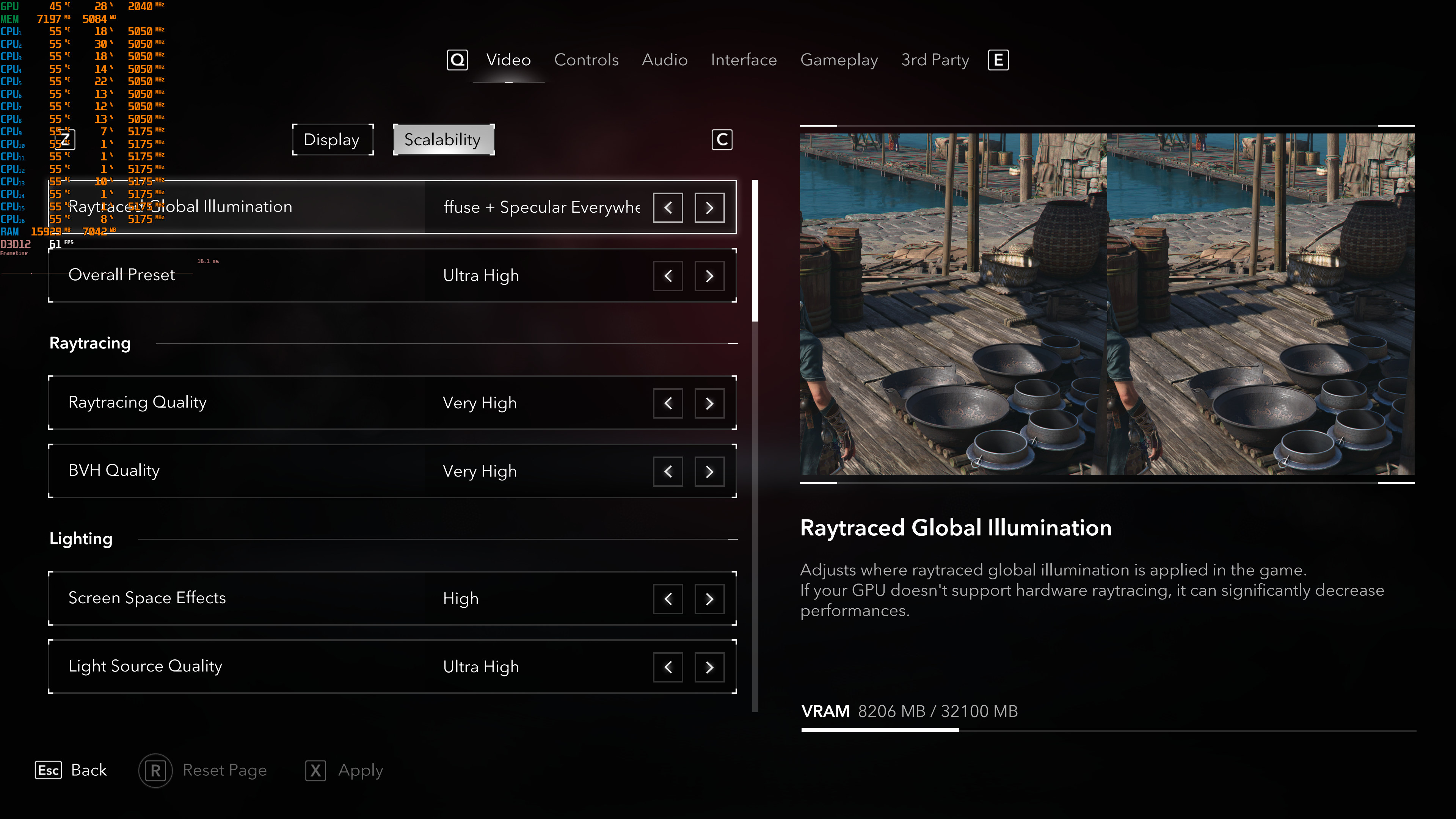The width and height of the screenshot is (1456, 819).
Task: Raise the Overall Preset setting
Action: [709, 276]
